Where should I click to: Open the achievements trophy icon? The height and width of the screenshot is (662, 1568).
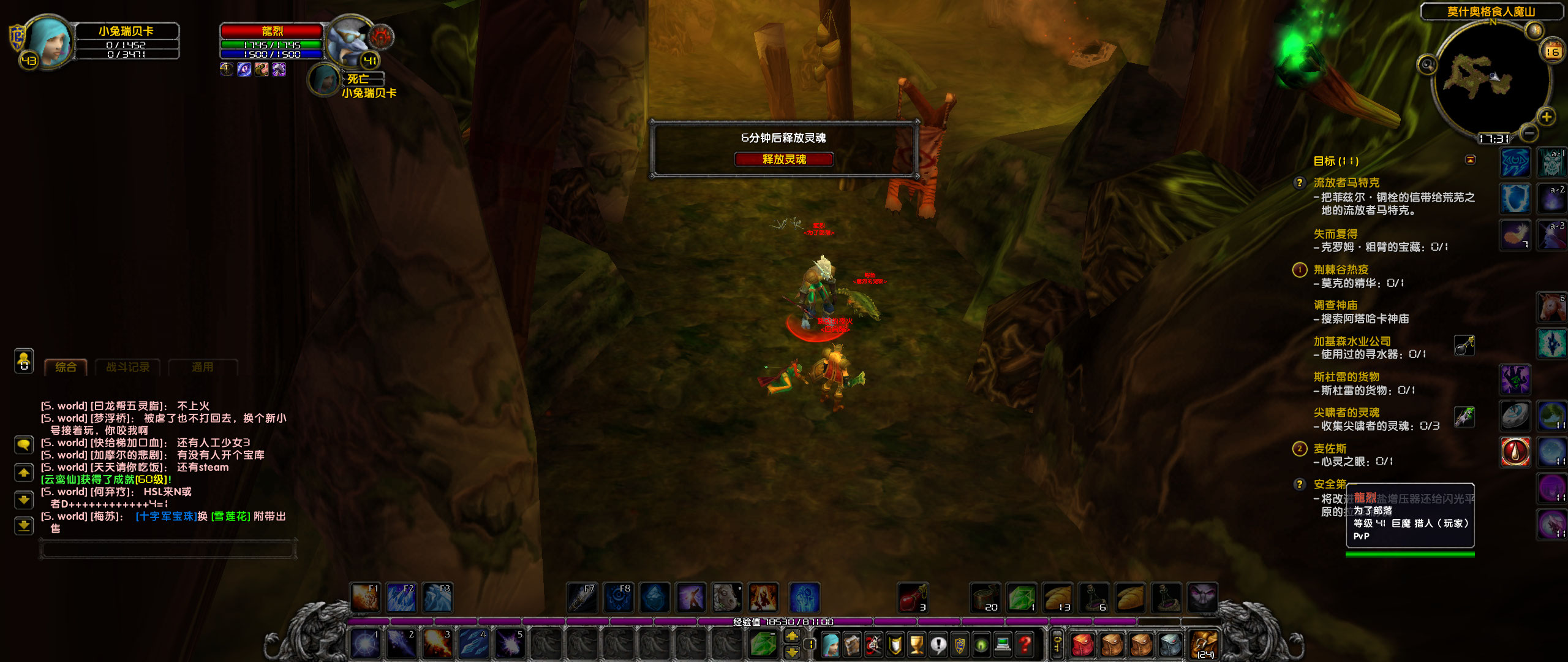(x=917, y=644)
